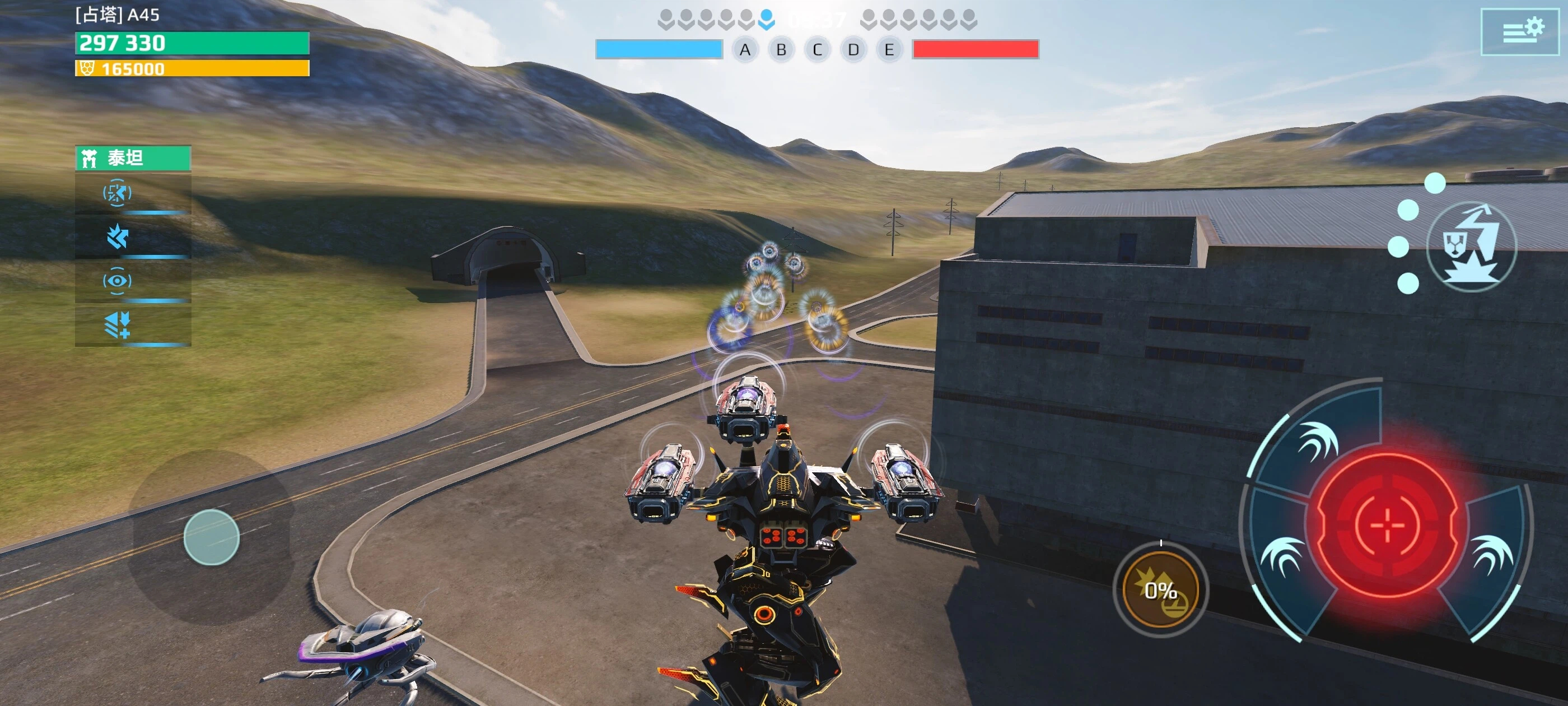Select beacon C indicator

click(818, 50)
